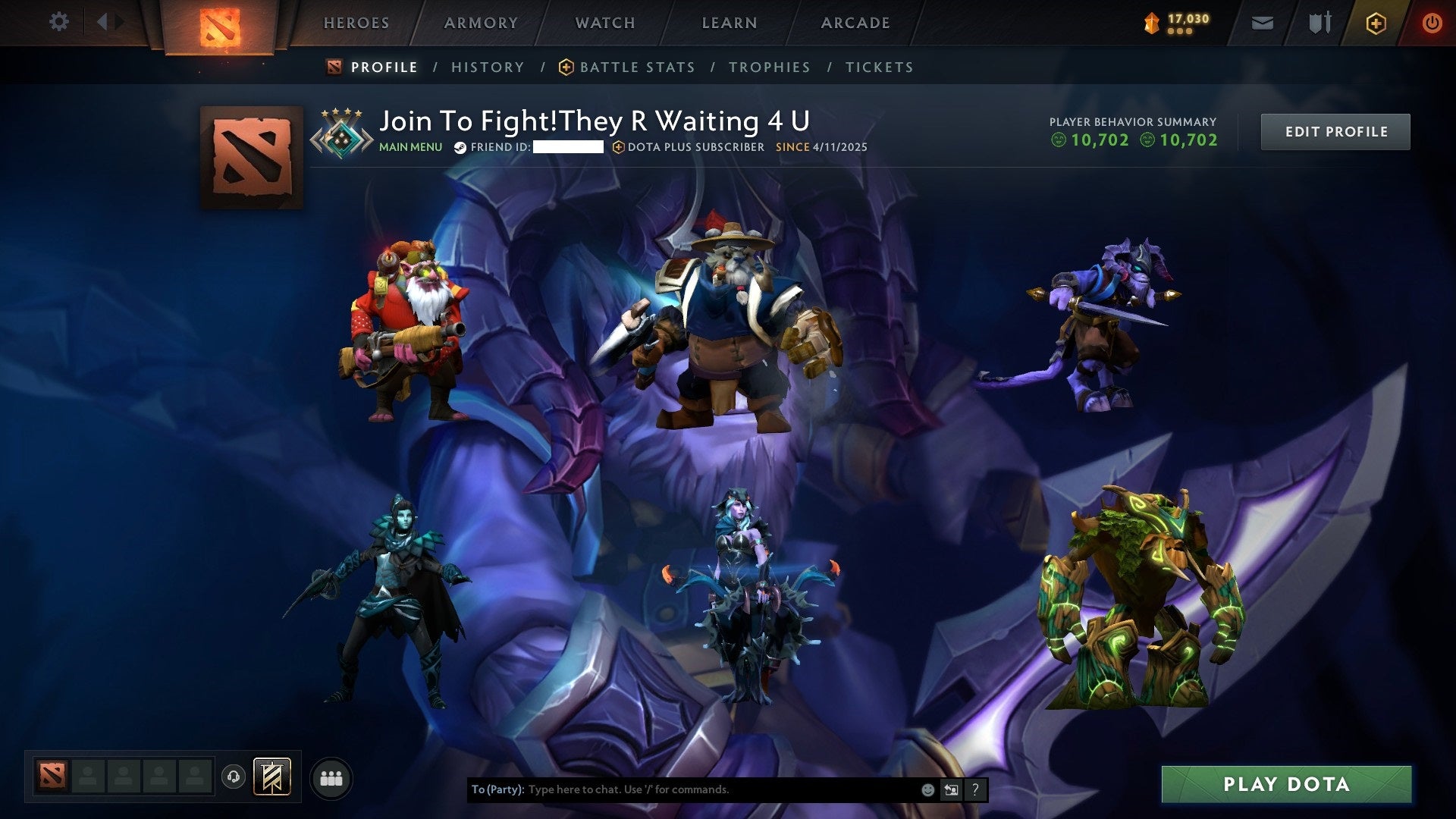This screenshot has width=1456, height=819.
Task: Click the party chat input field
Action: click(x=682, y=789)
